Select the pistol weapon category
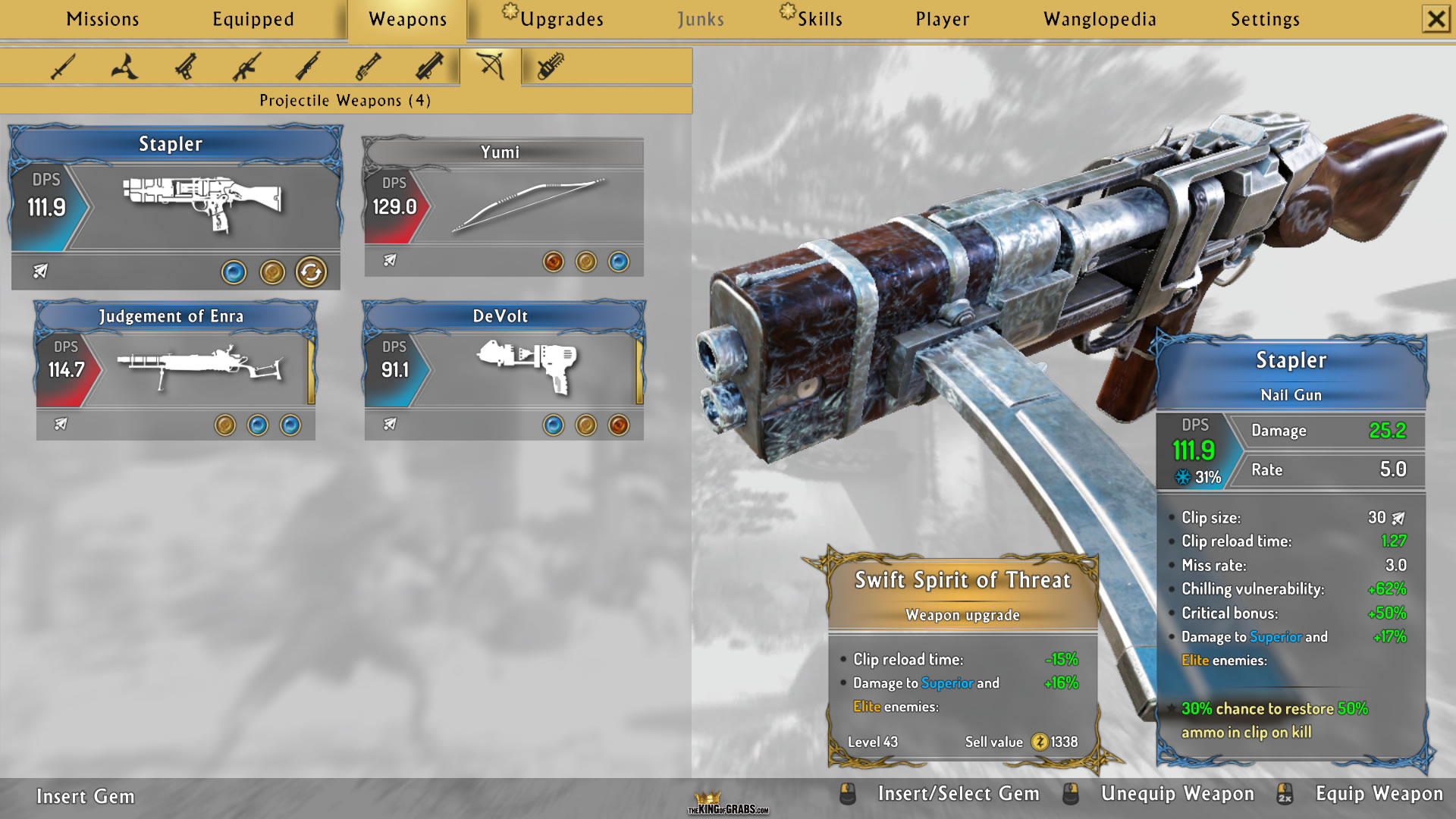 [x=186, y=67]
